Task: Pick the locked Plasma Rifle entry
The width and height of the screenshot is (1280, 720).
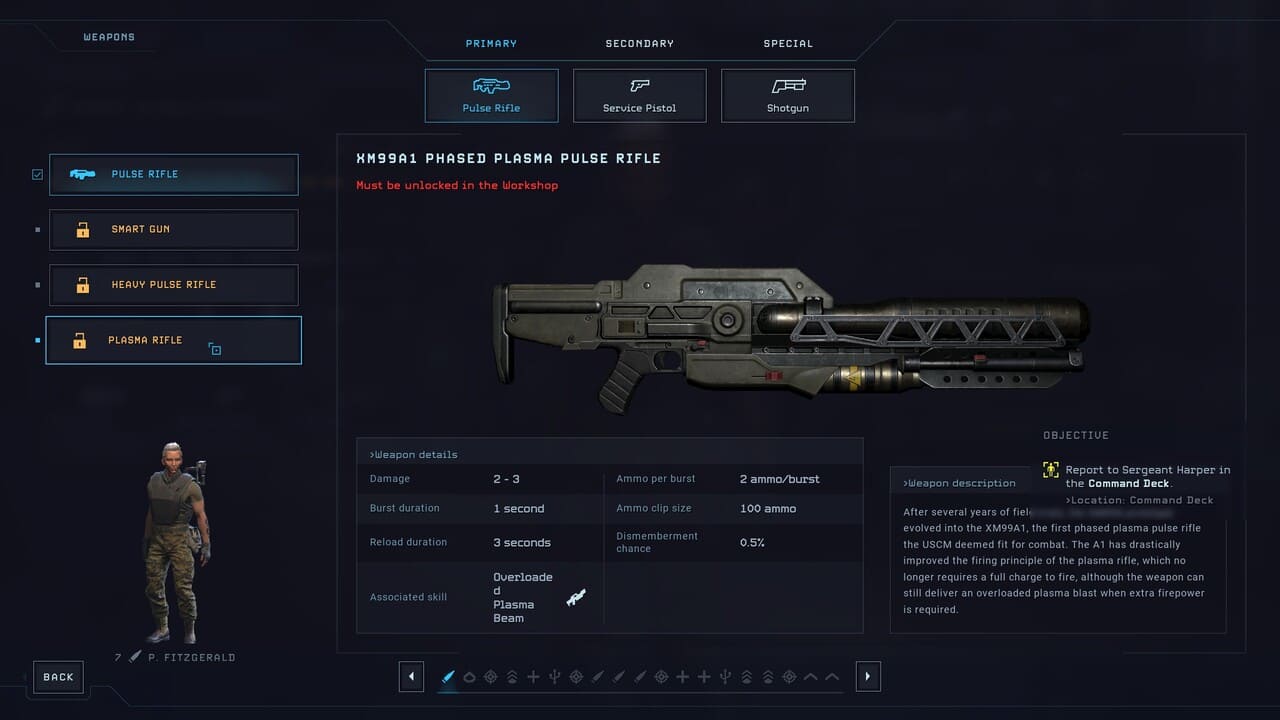Action: coord(173,340)
